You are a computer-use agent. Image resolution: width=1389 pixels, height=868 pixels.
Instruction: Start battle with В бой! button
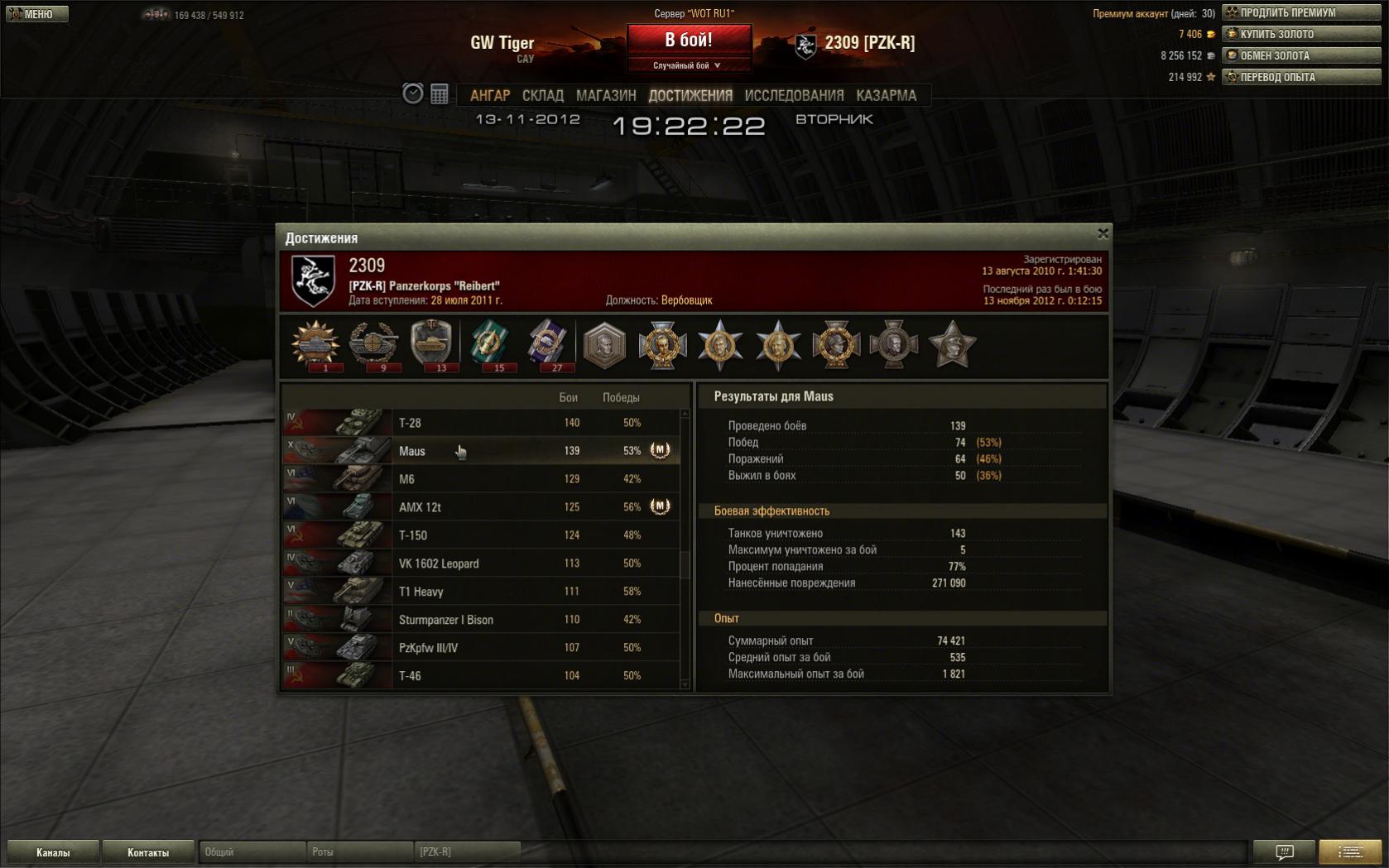689,40
